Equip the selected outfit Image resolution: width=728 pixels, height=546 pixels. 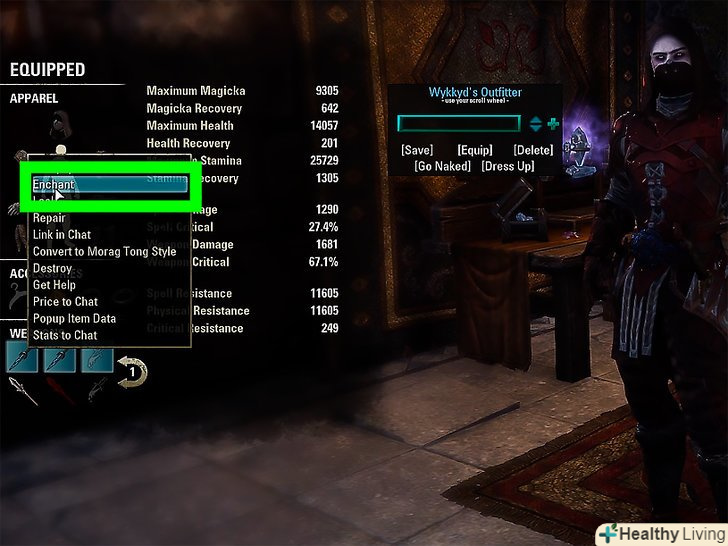pos(475,150)
